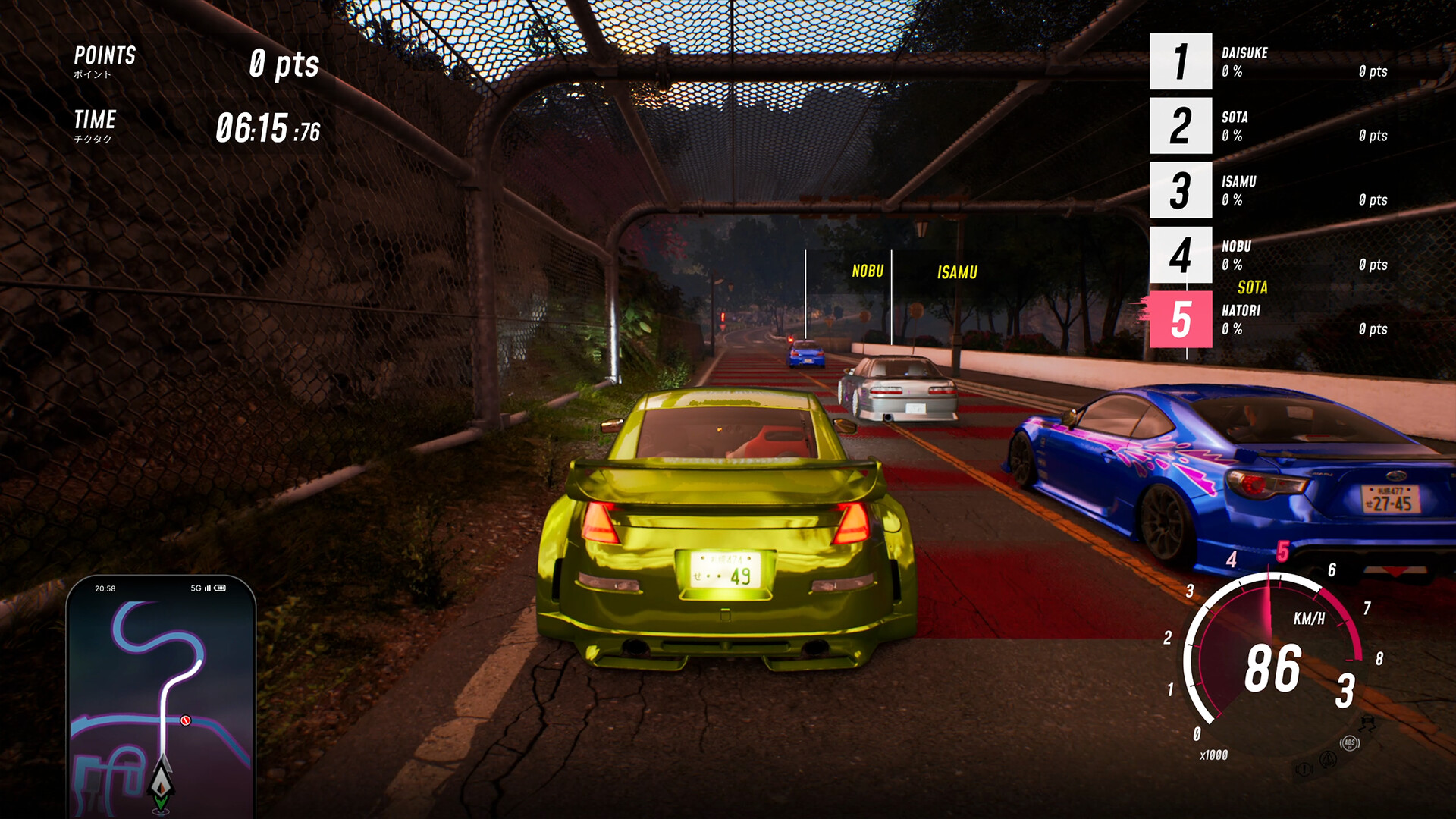Select Hatori's highlighted fifth-place row

click(1268, 319)
